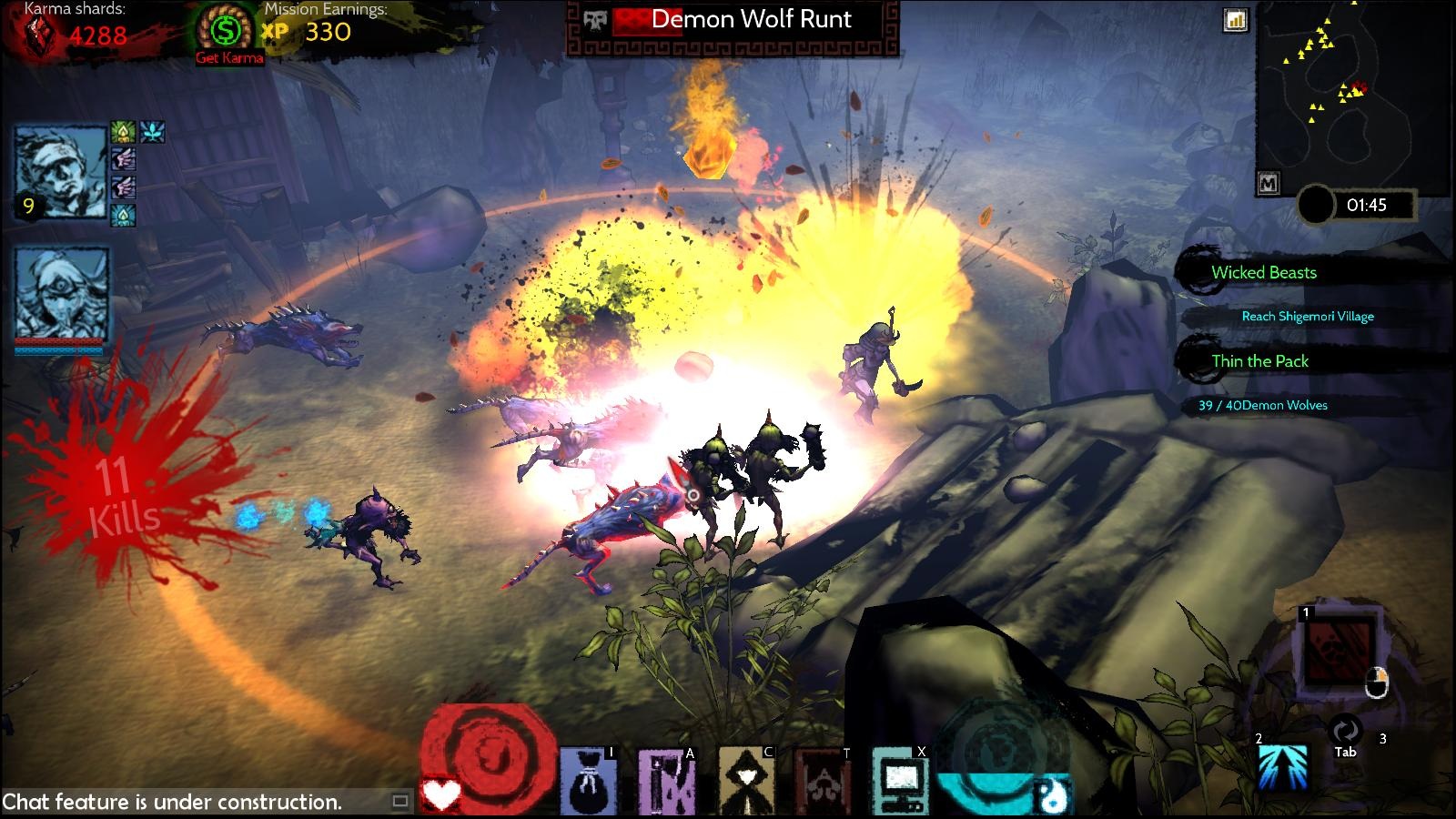
Task: Click the skill swap cycle arrows icon
Action: [1345, 731]
